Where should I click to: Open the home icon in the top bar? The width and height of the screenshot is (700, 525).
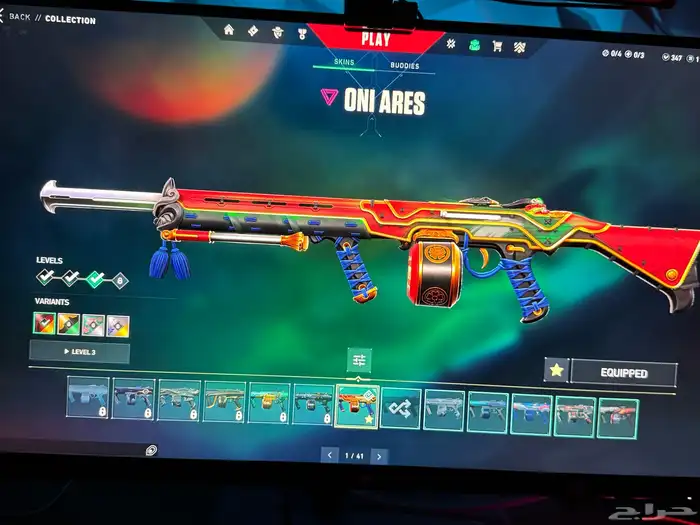coord(229,30)
